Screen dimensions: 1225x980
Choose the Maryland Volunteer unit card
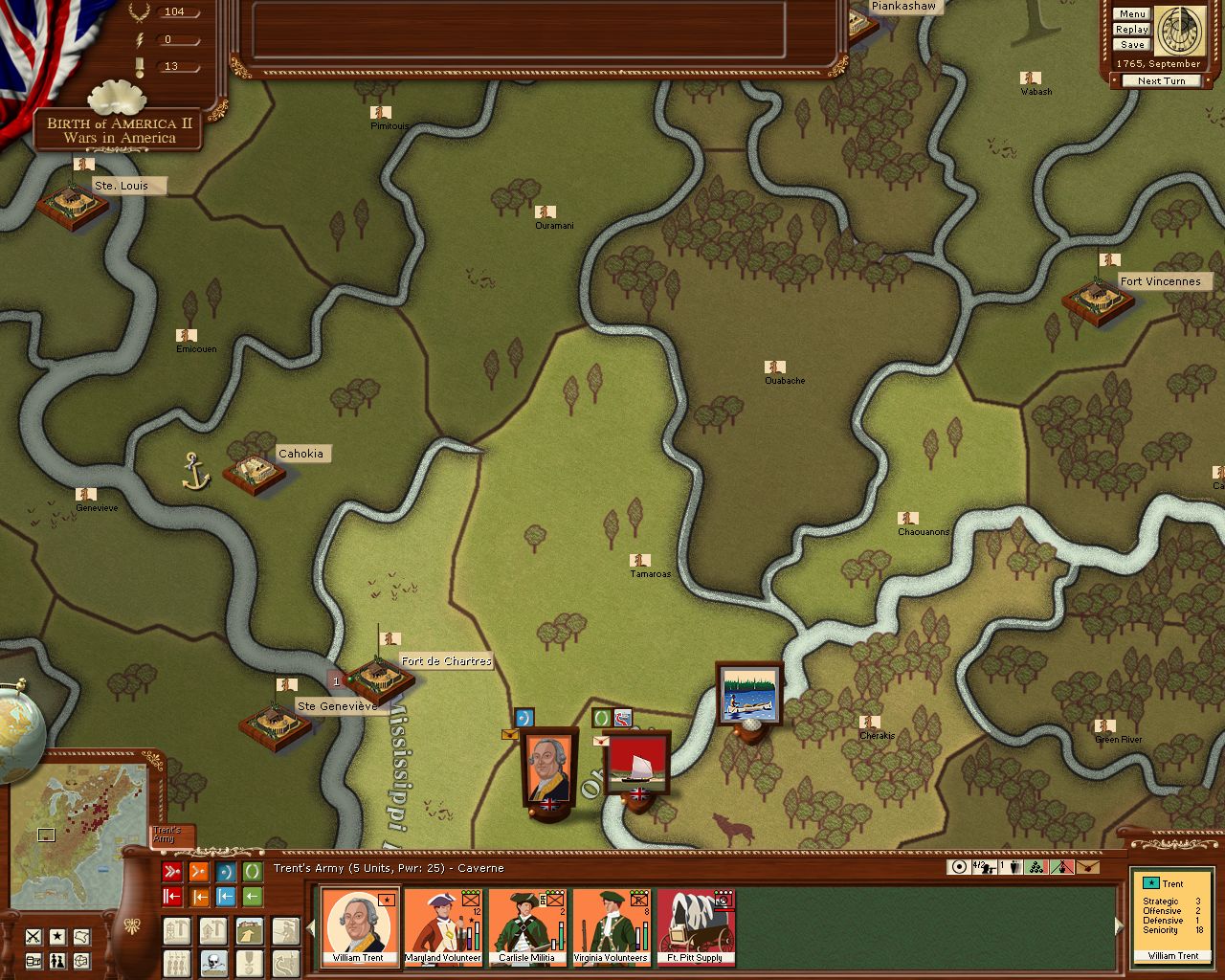443,926
